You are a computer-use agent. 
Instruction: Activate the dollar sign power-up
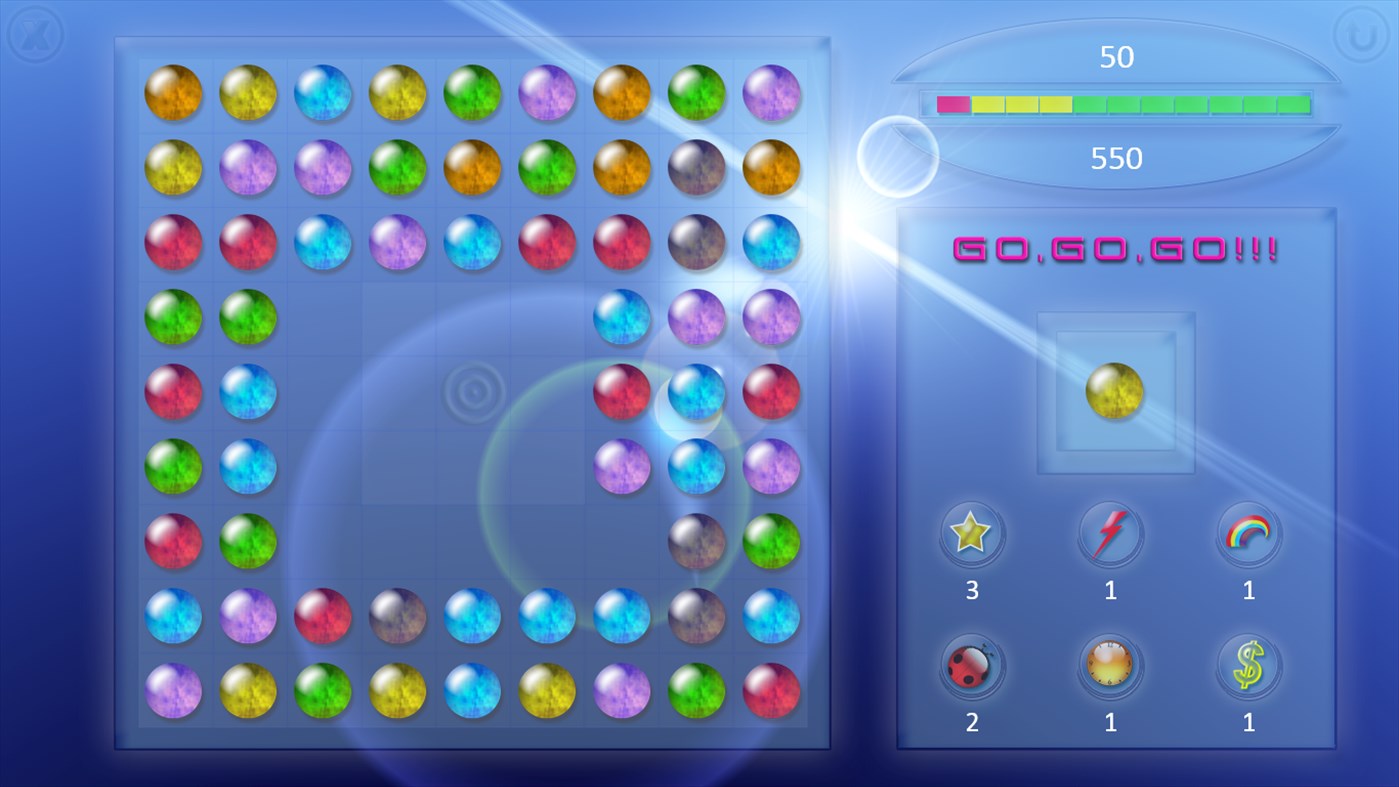click(x=1248, y=666)
